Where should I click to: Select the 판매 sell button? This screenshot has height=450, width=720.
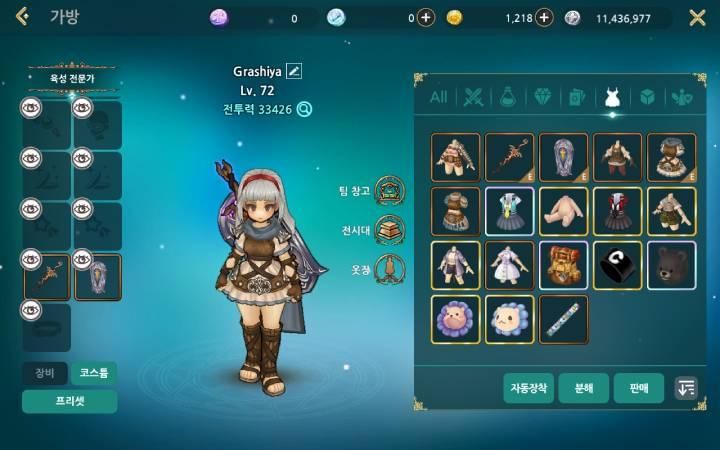coord(638,388)
